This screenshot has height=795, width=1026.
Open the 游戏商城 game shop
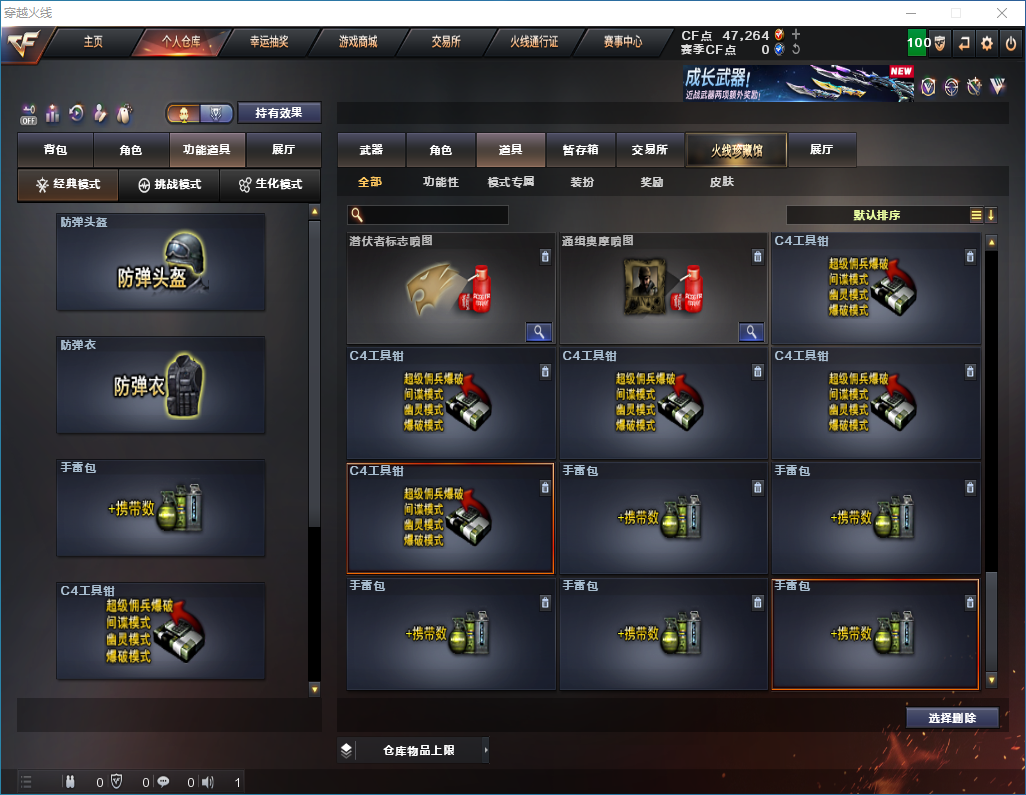(x=357, y=42)
